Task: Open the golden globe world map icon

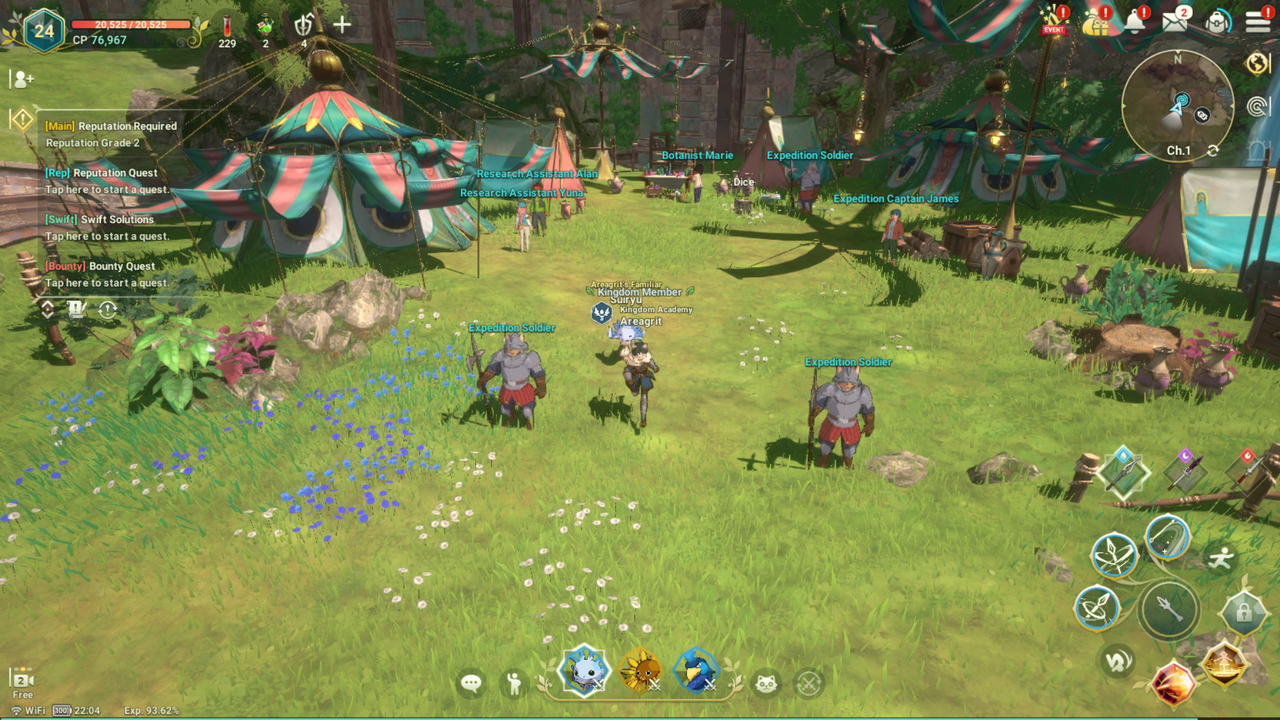Action: (x=1258, y=63)
